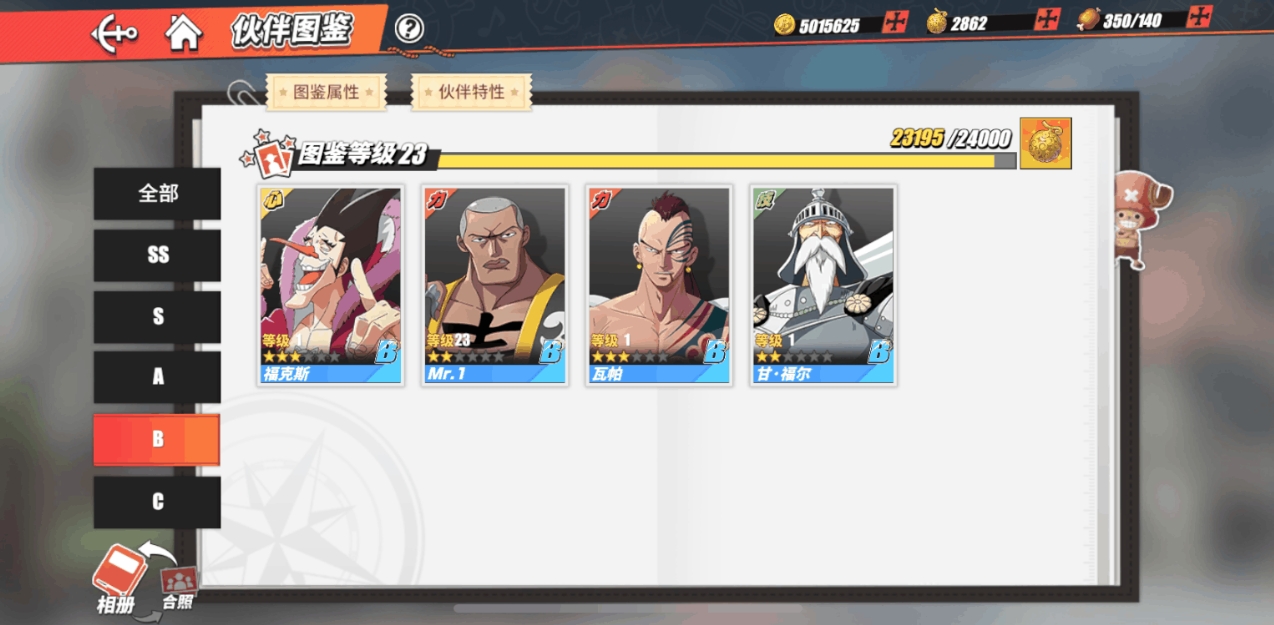Go back with the anchor arrow button

coord(114,34)
